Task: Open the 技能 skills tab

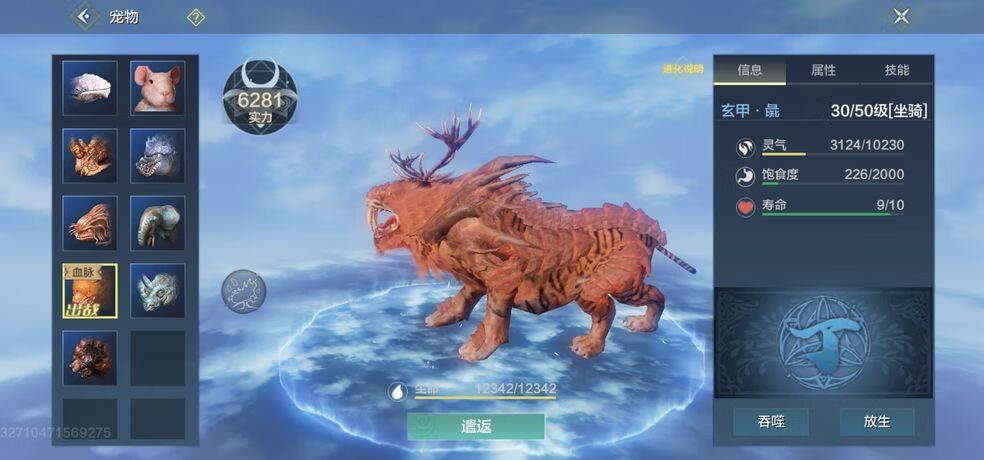Action: pos(897,70)
